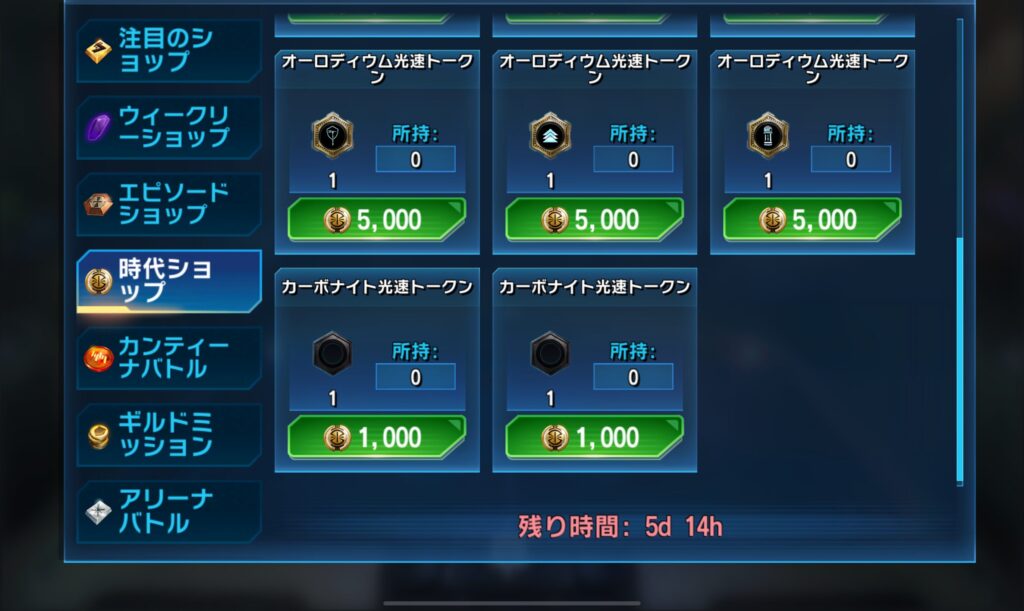Select the canister Aurodium token icon

tap(768, 136)
